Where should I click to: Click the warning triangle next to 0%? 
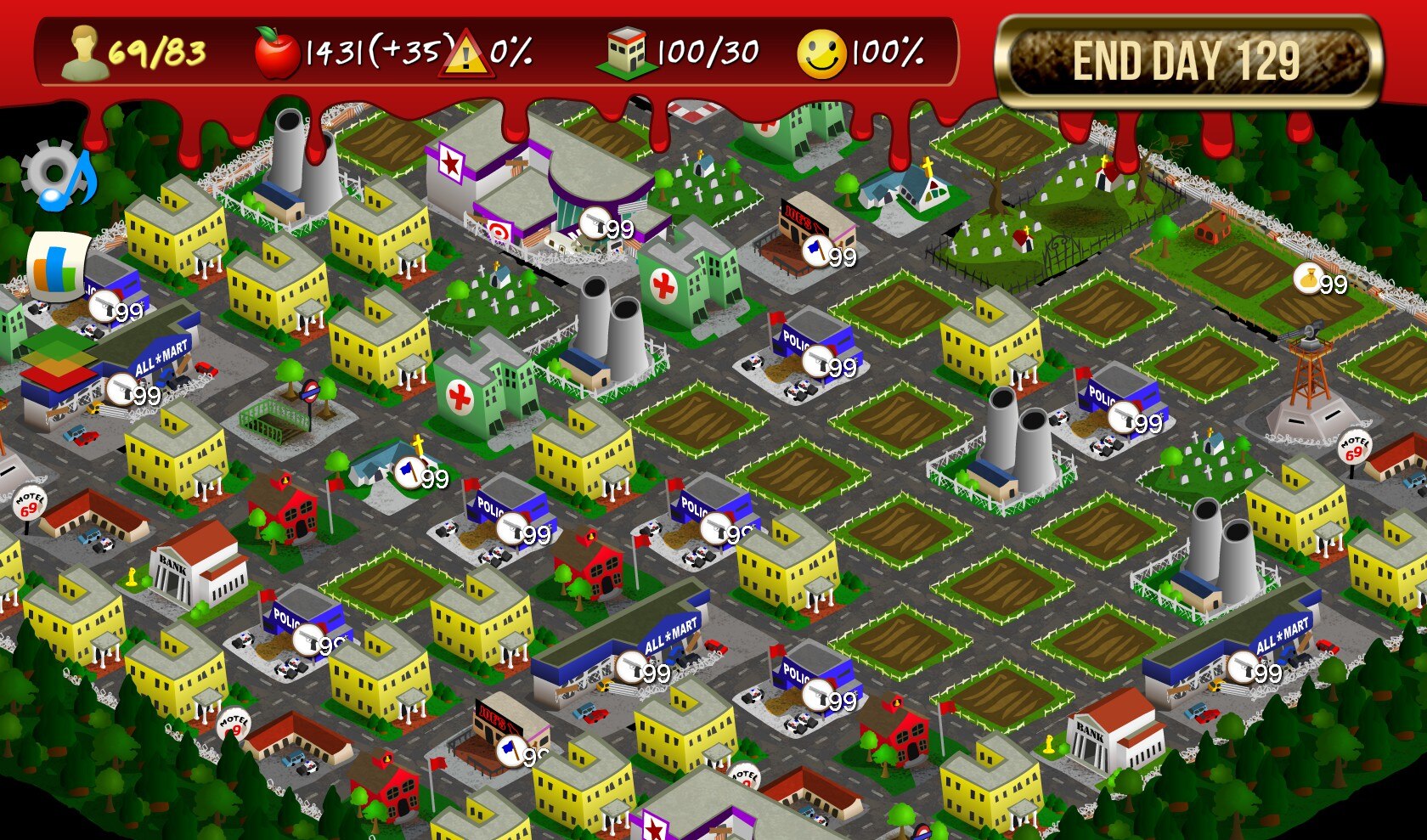tap(465, 54)
